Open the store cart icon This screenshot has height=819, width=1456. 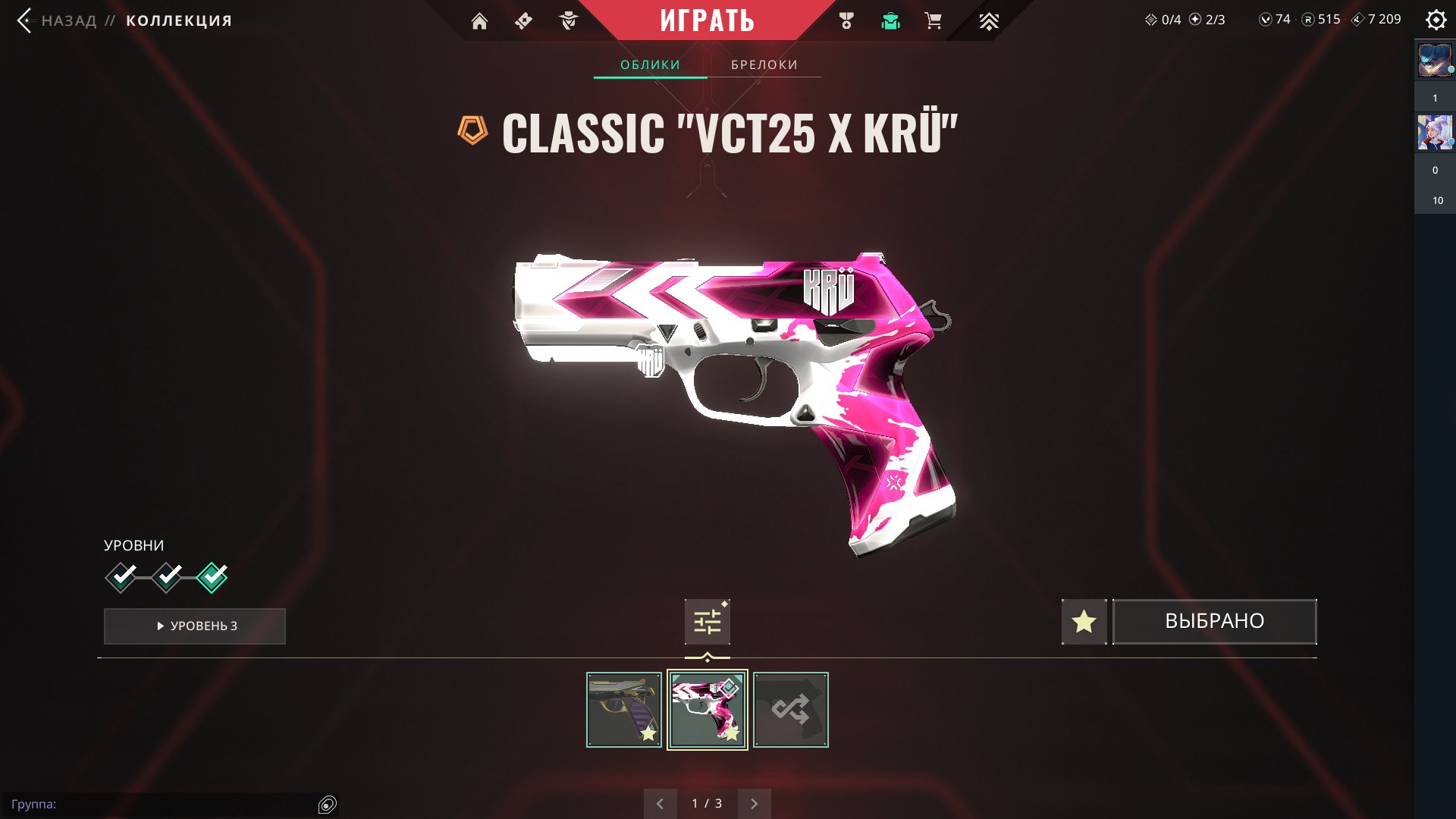click(934, 21)
